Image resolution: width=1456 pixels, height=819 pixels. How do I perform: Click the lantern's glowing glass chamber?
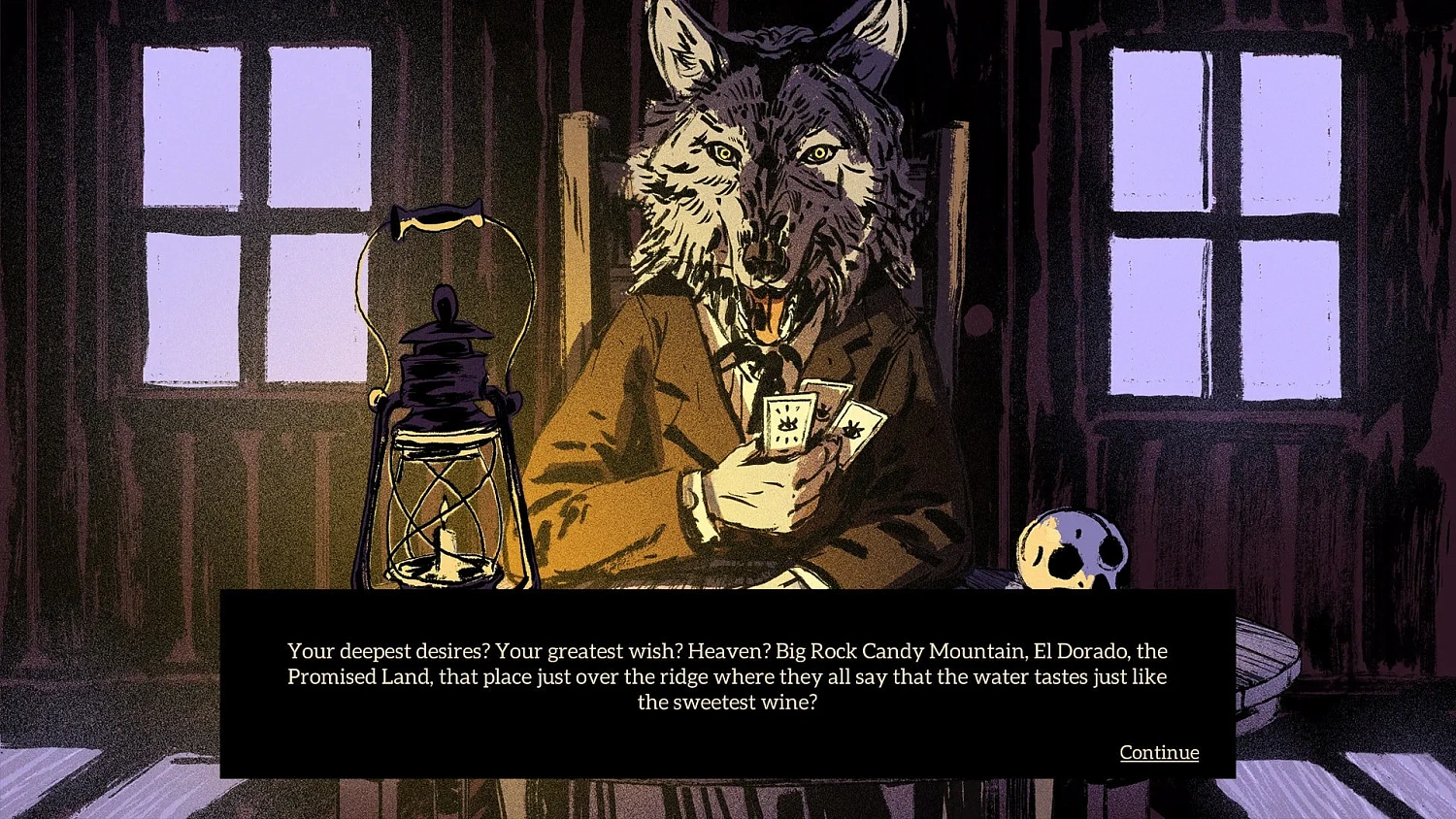(x=447, y=514)
